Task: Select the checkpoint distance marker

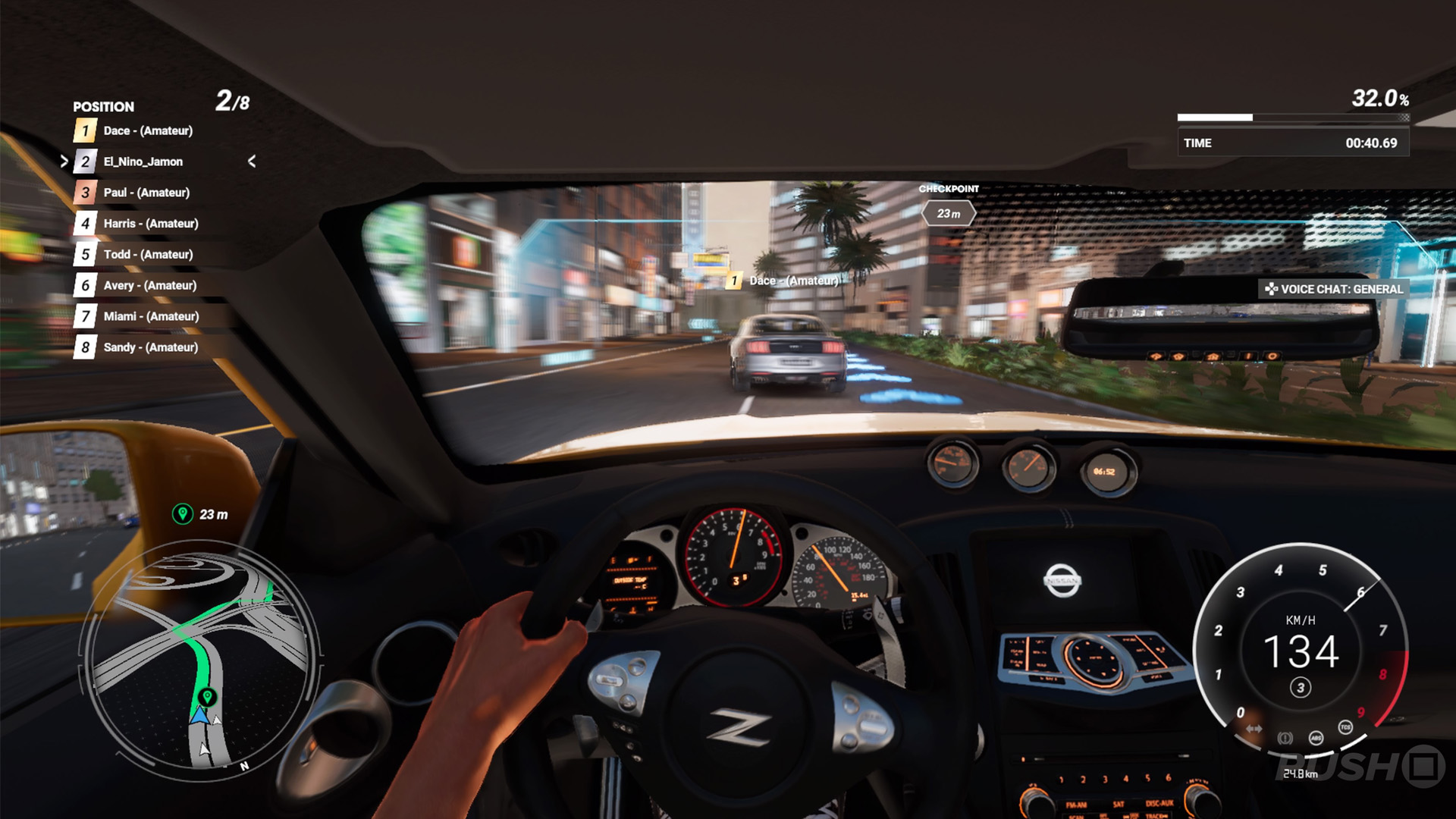Action: point(948,214)
